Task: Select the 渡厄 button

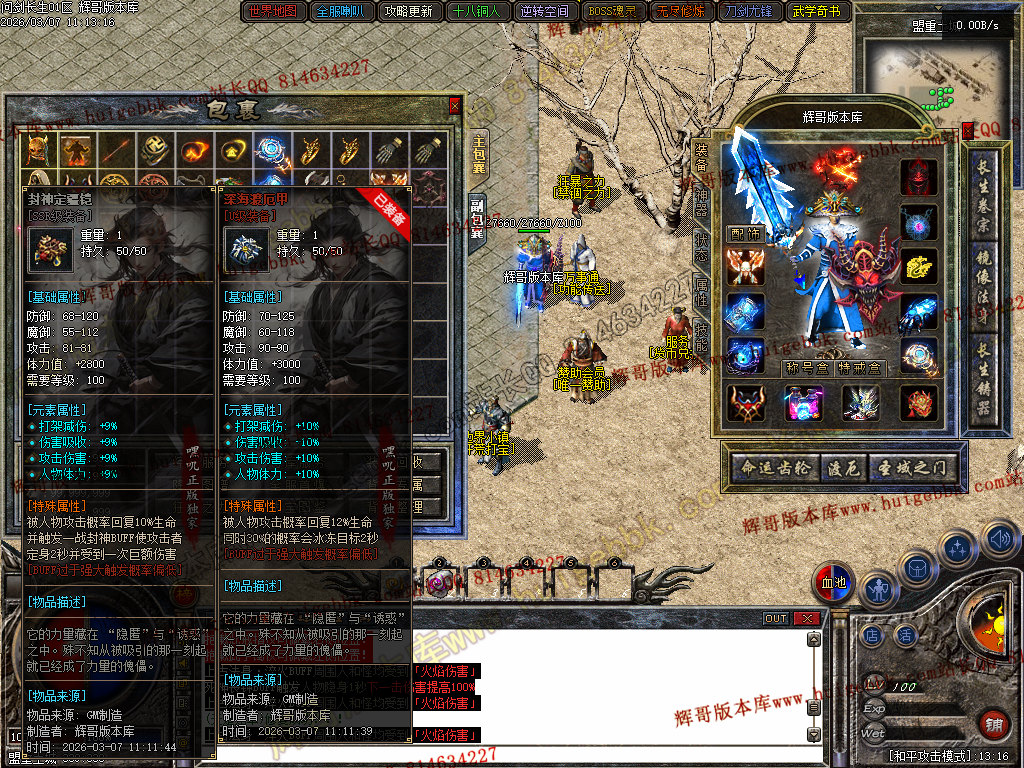Action: (840, 467)
